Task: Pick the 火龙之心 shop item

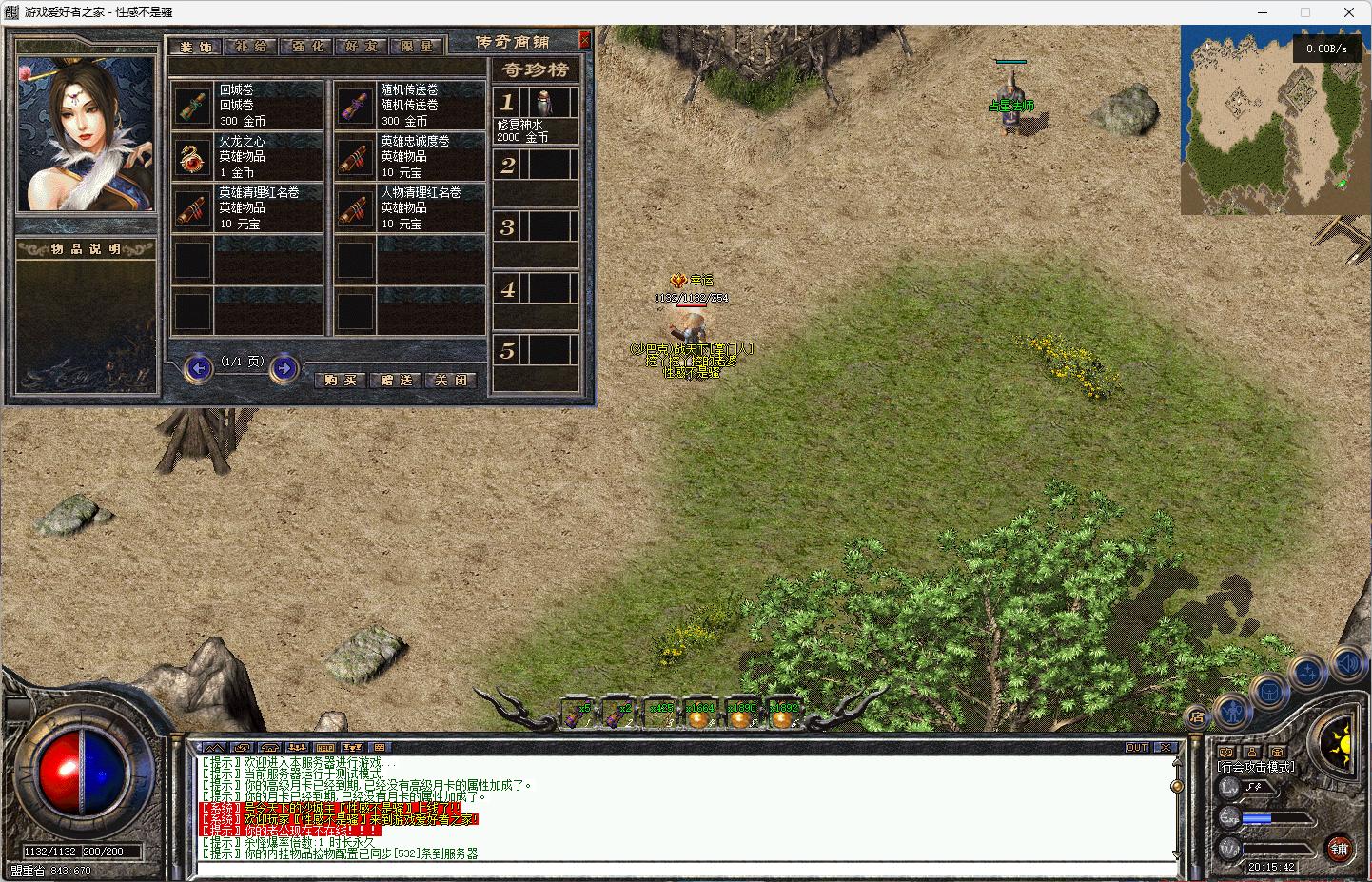Action: [x=247, y=156]
